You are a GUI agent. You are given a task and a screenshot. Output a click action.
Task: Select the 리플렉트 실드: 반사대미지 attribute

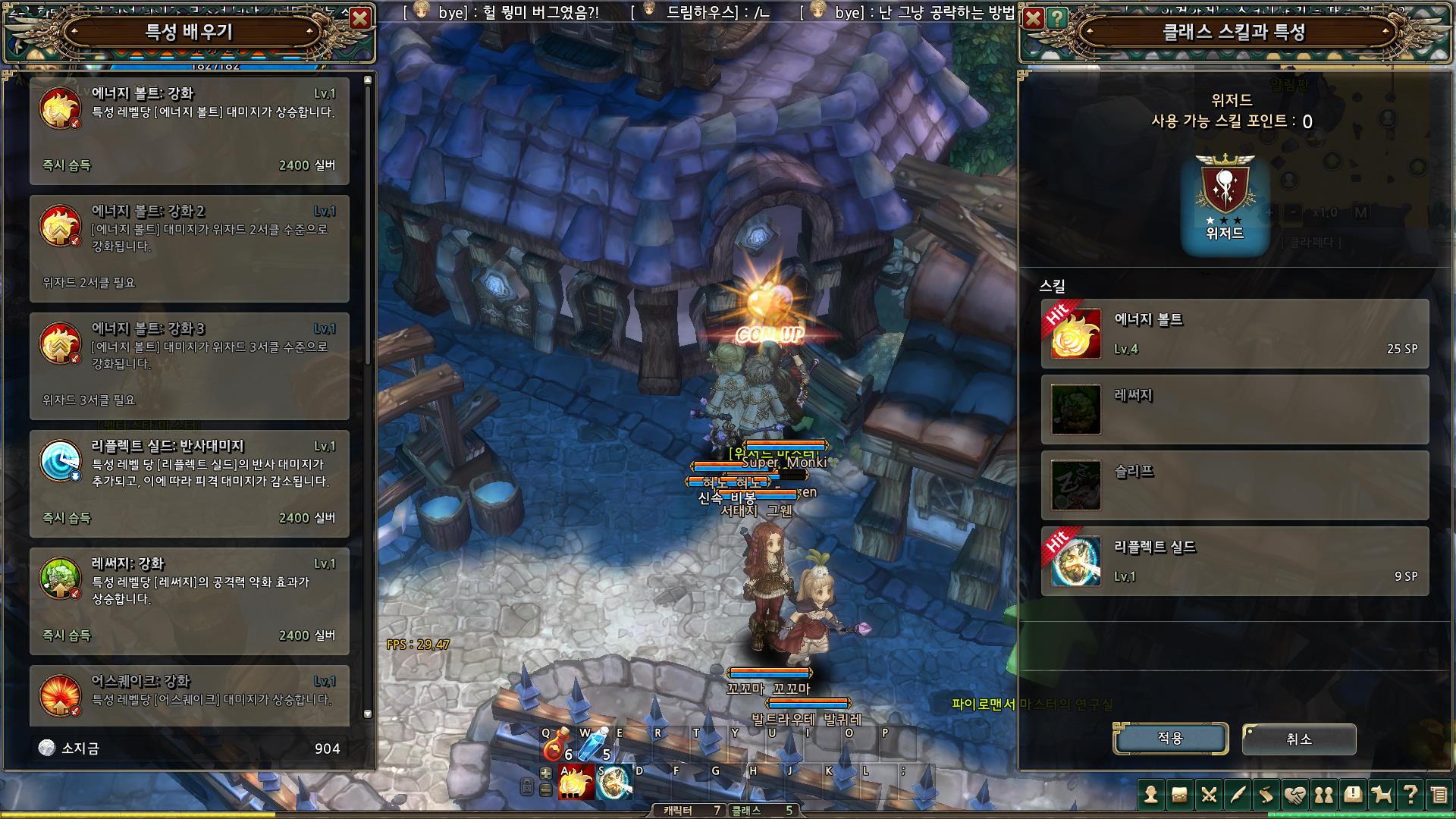click(x=190, y=483)
